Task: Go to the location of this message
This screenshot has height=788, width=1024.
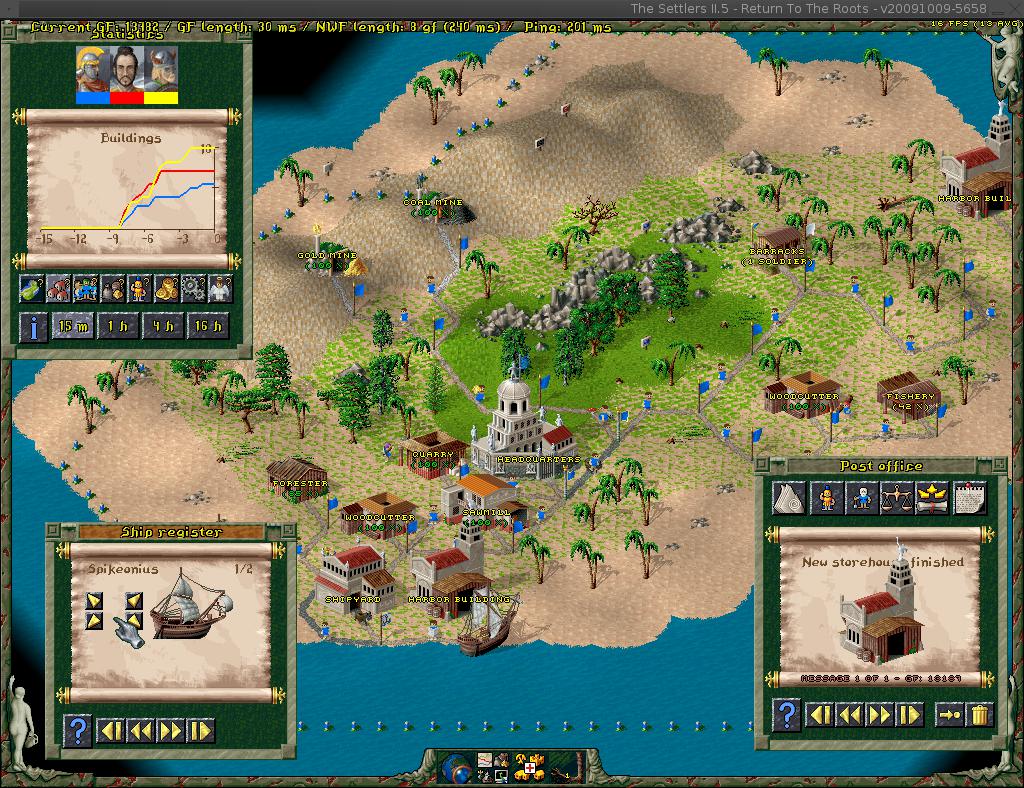Action: point(949,714)
